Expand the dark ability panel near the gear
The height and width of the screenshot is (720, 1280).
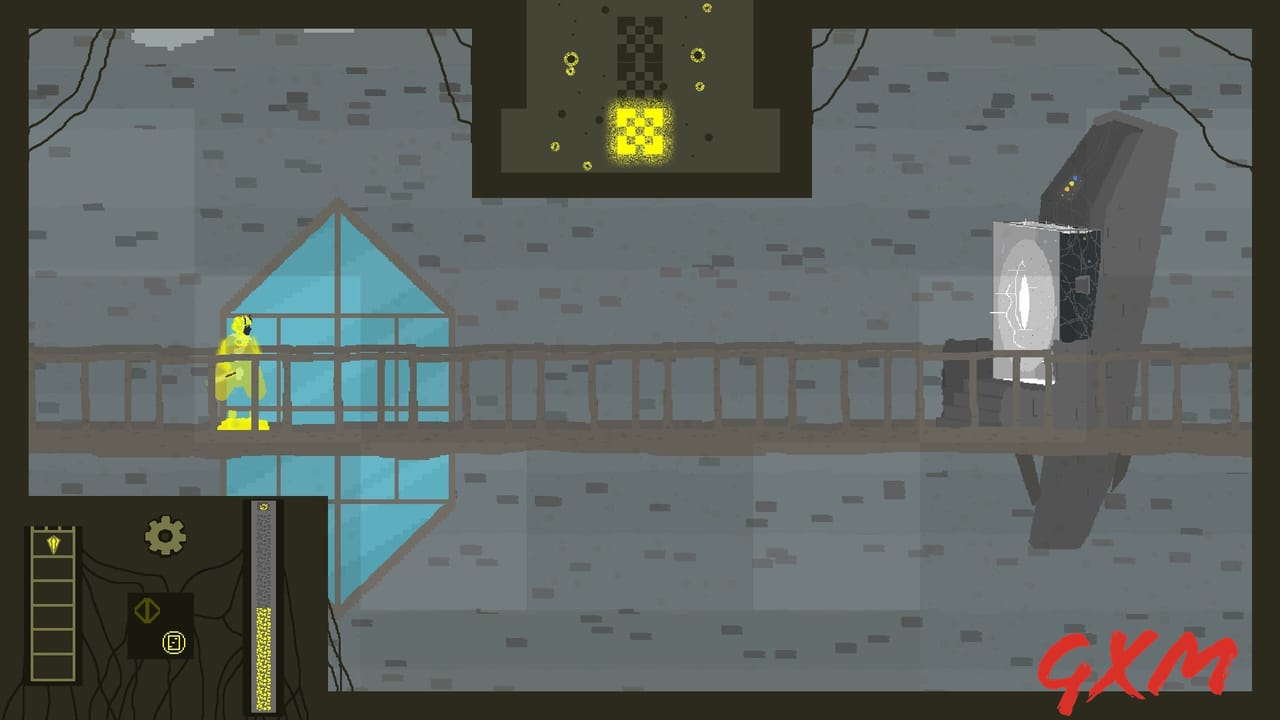point(160,625)
